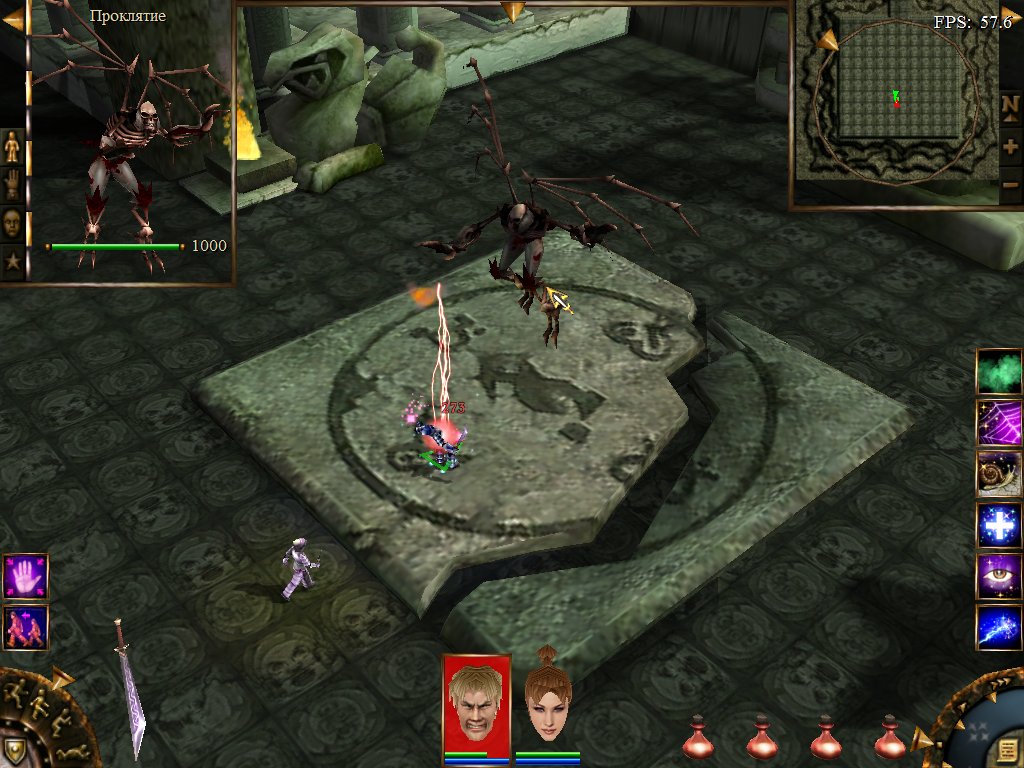Screen dimensions: 1024x768
Task: Zoom in the minimap with plus button
Action: click(x=1010, y=146)
